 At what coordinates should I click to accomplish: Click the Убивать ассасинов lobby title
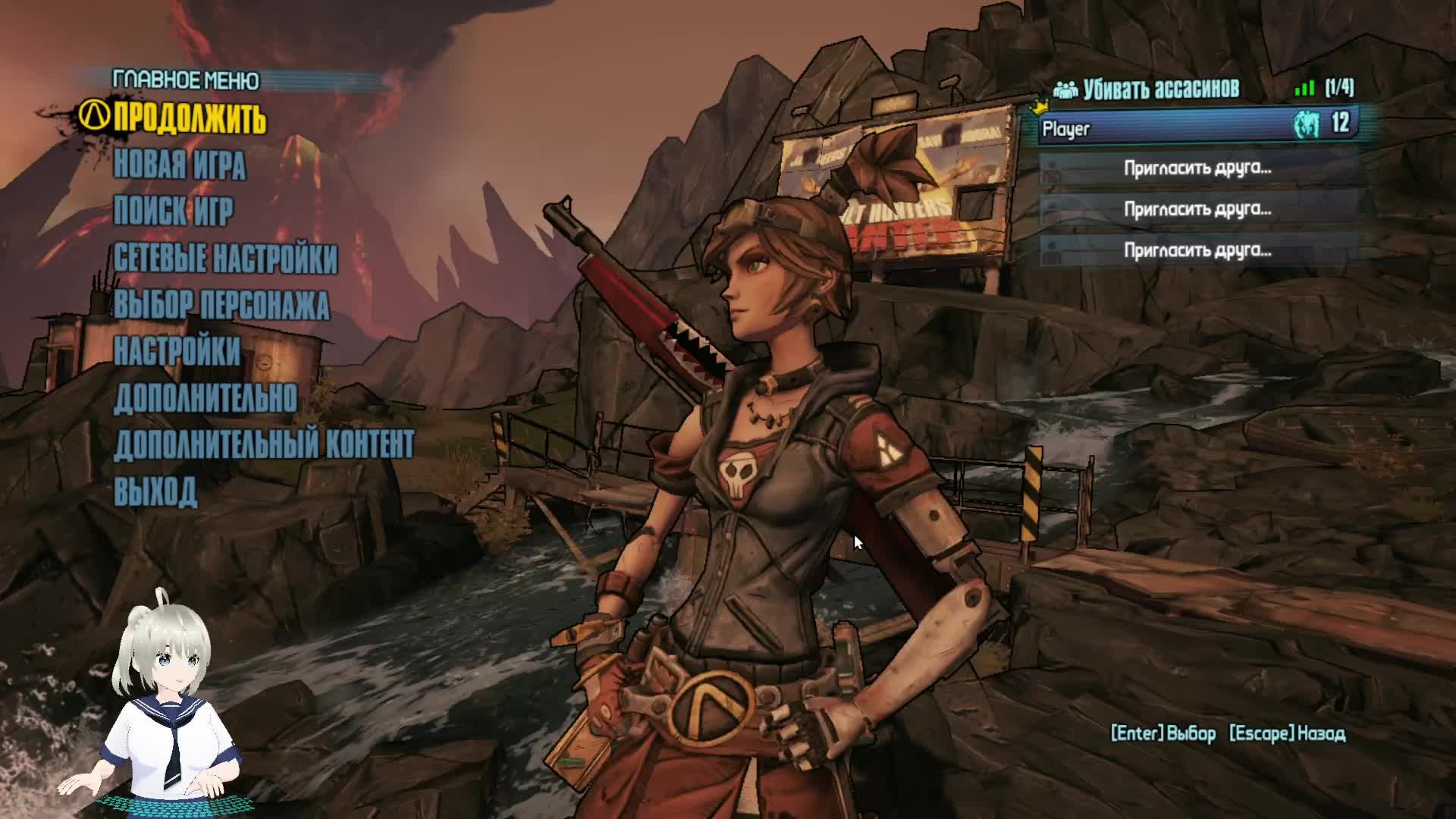point(1160,89)
